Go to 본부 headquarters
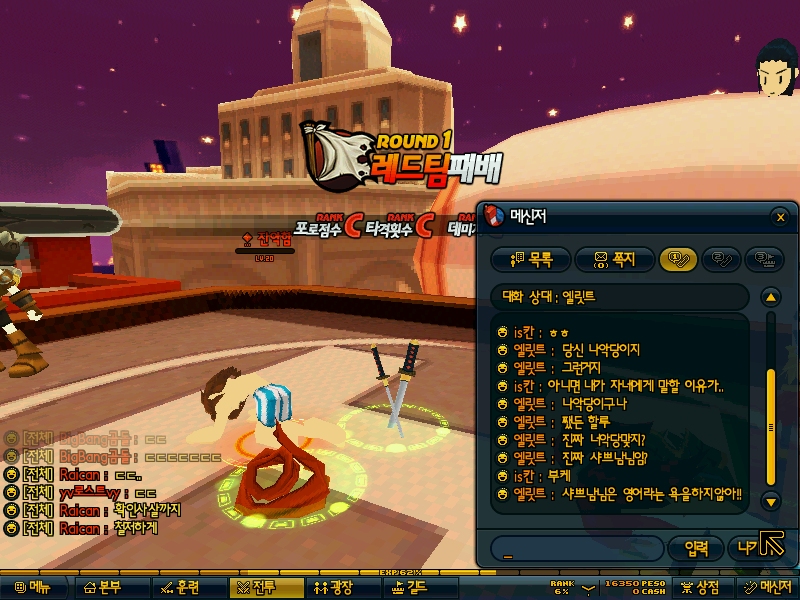 104,588
